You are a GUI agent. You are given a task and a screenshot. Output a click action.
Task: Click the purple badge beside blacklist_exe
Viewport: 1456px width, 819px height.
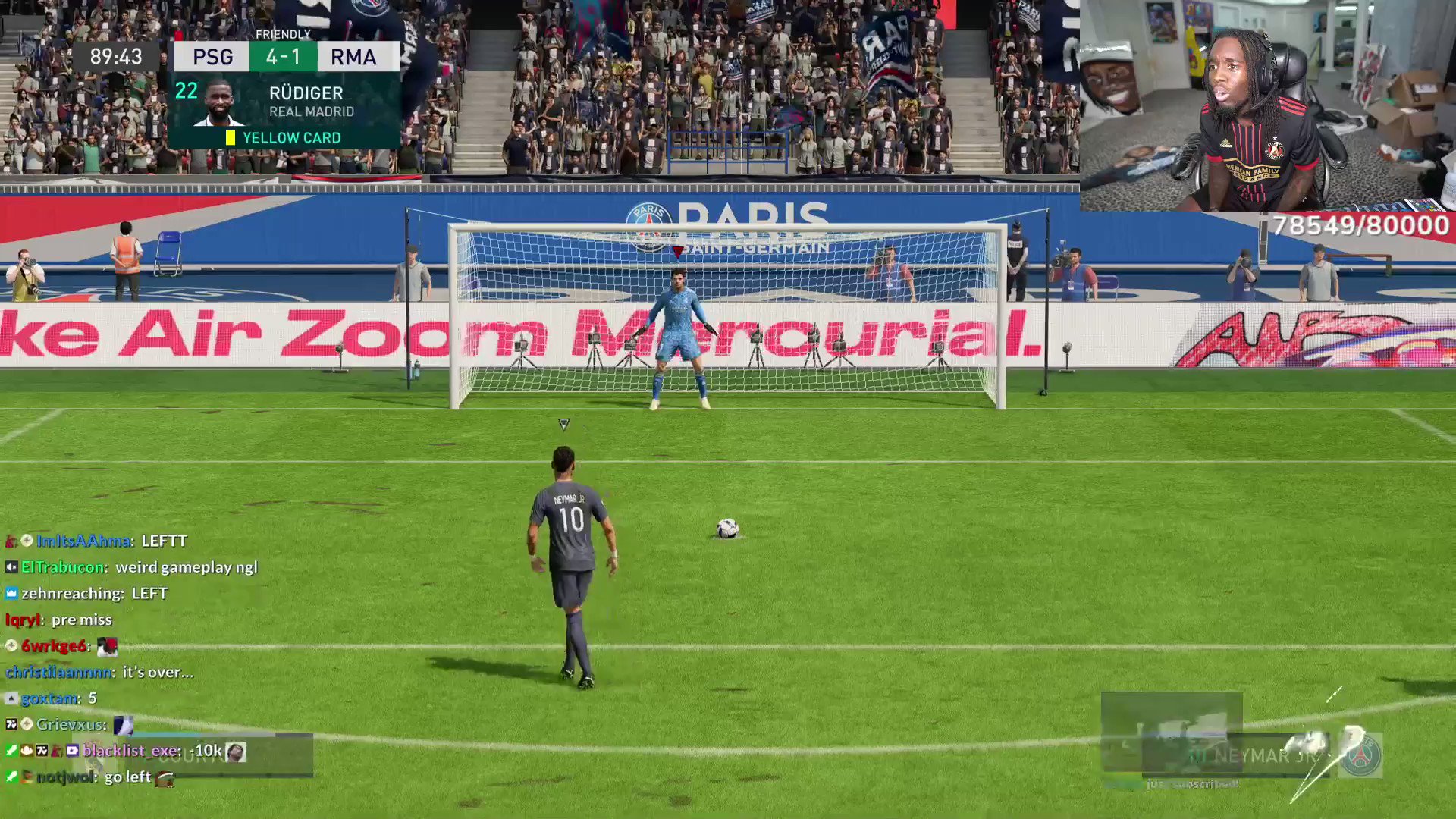coord(71,751)
